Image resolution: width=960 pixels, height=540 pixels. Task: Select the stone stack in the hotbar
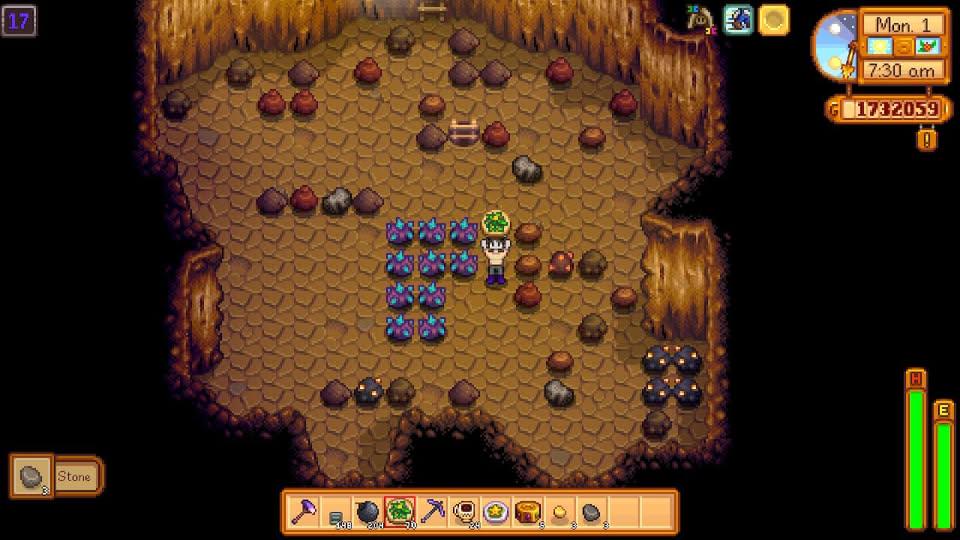point(591,511)
